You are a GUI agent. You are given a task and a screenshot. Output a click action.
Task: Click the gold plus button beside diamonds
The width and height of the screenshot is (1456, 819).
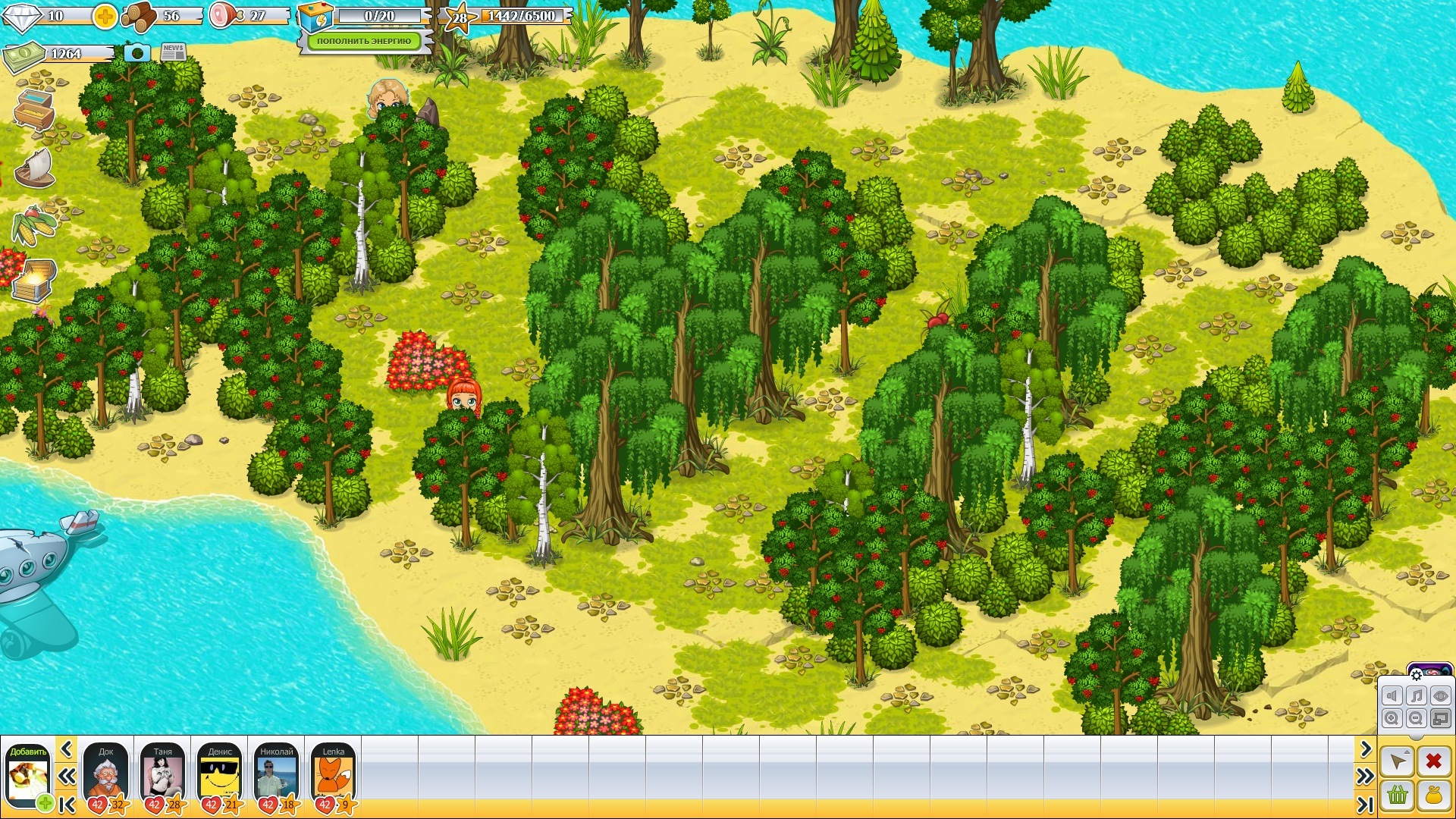click(105, 16)
